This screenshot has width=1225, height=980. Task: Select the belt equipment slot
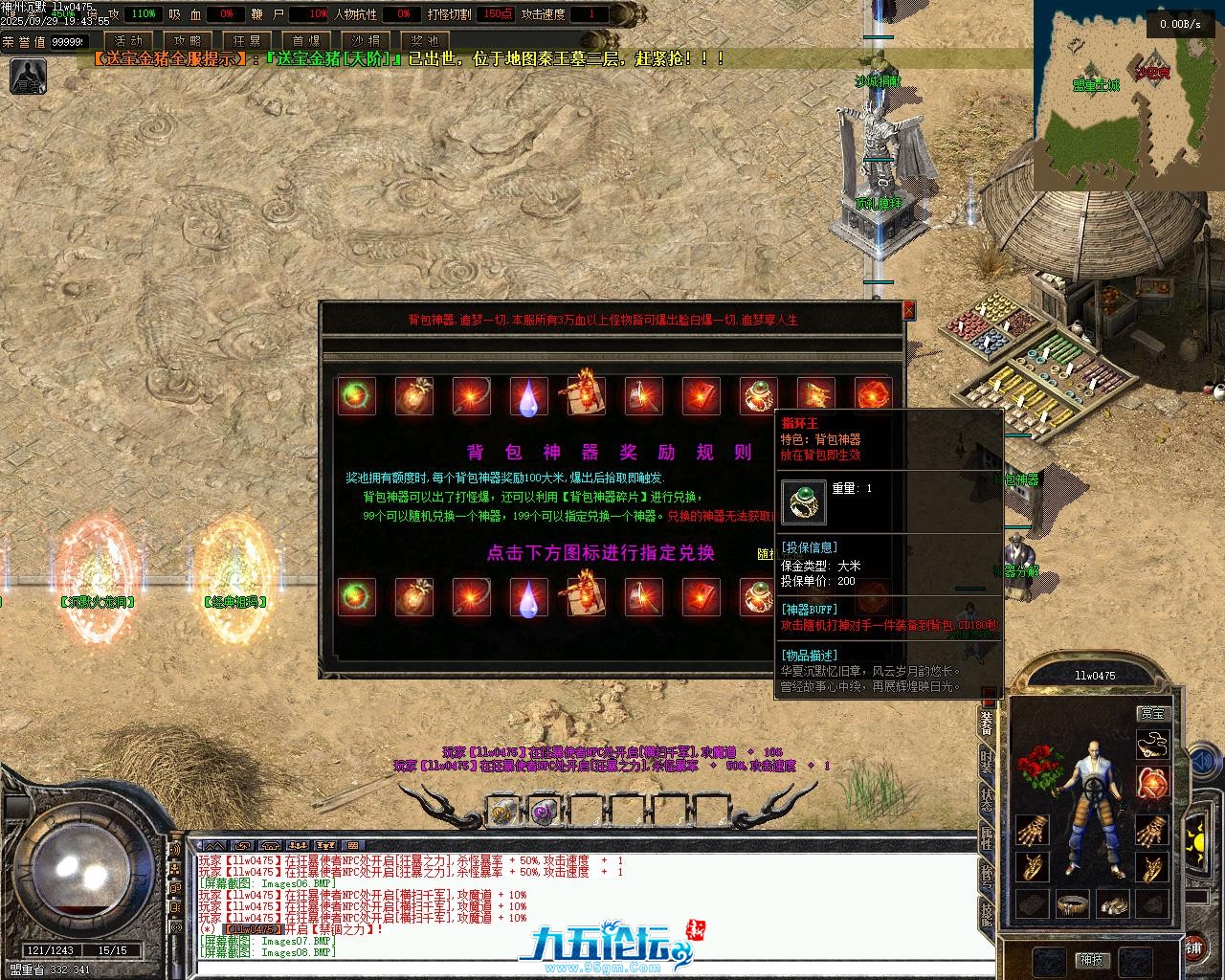tap(1073, 903)
